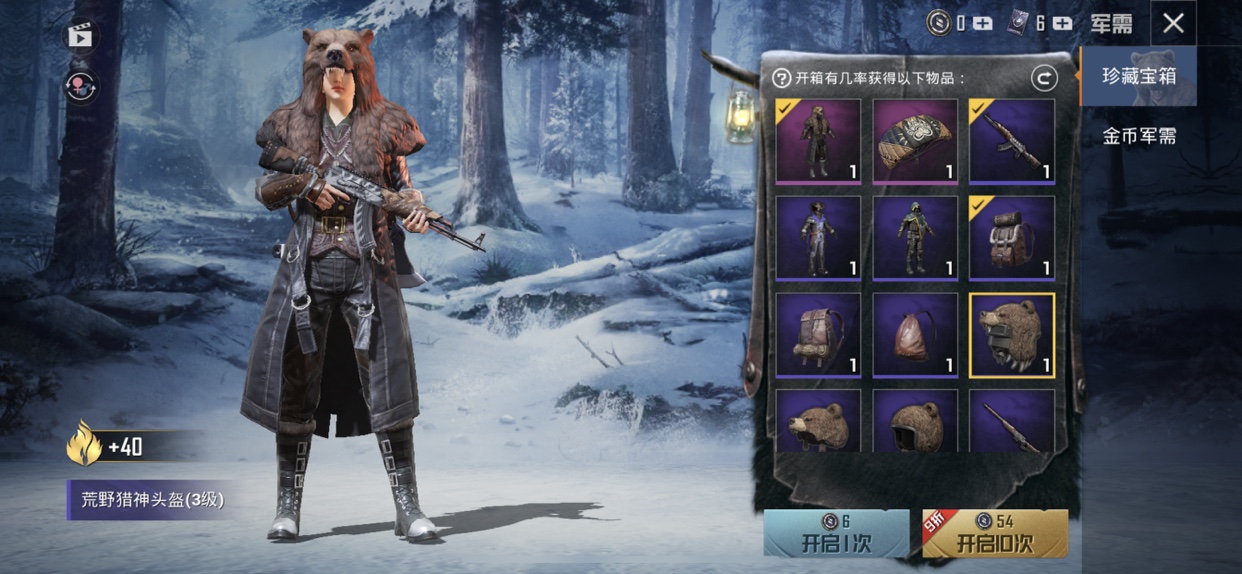Choose the green hooded outfit item

915,238
